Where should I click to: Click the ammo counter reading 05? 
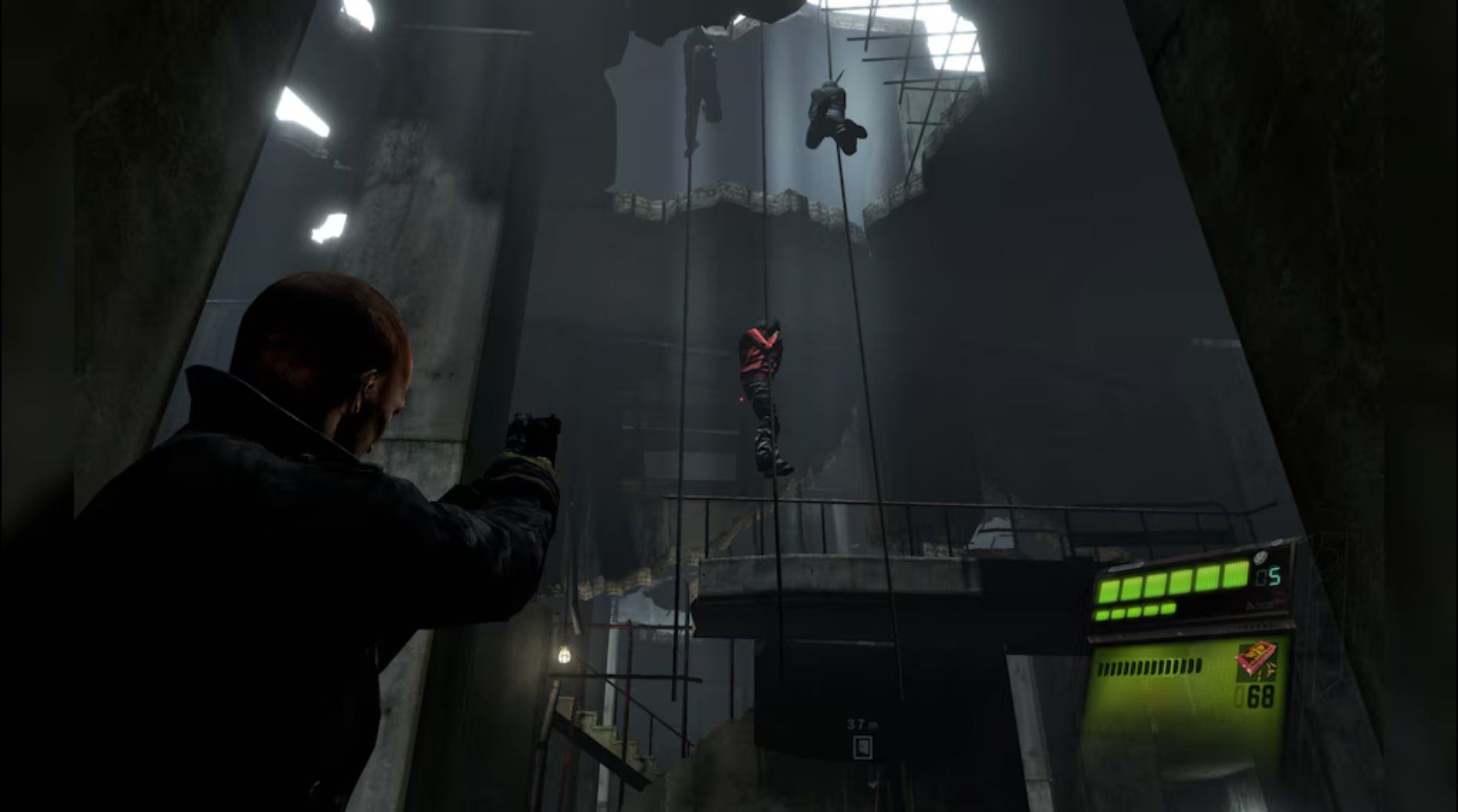click(1268, 574)
